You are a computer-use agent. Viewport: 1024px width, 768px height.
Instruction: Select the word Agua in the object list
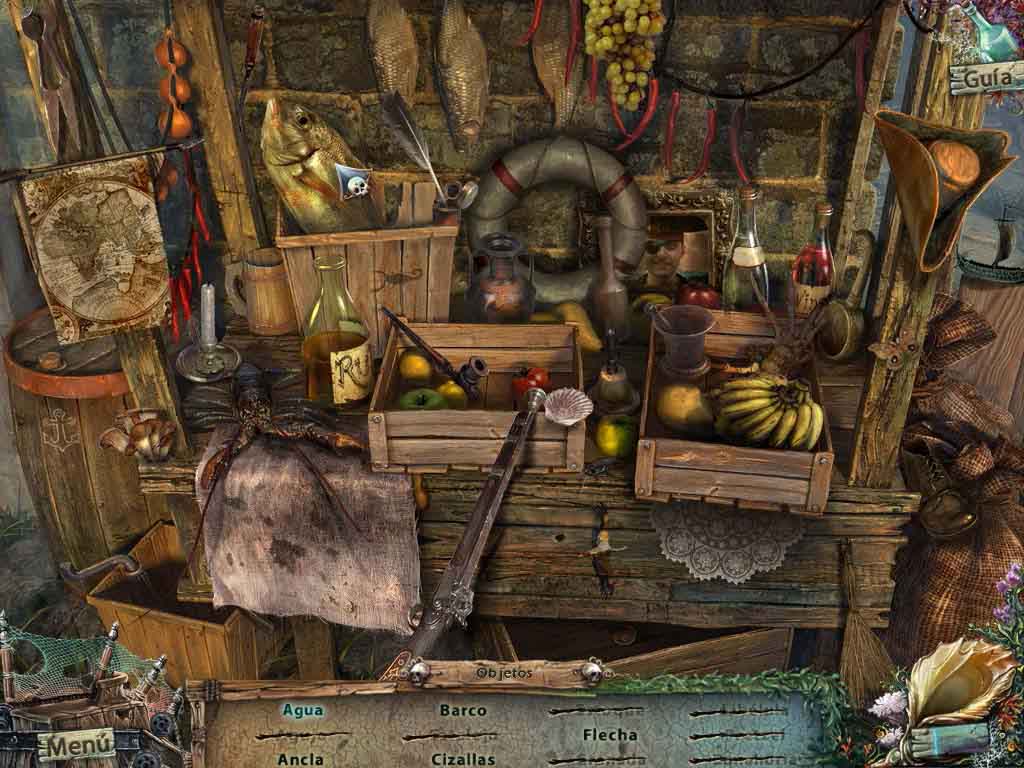(x=302, y=710)
